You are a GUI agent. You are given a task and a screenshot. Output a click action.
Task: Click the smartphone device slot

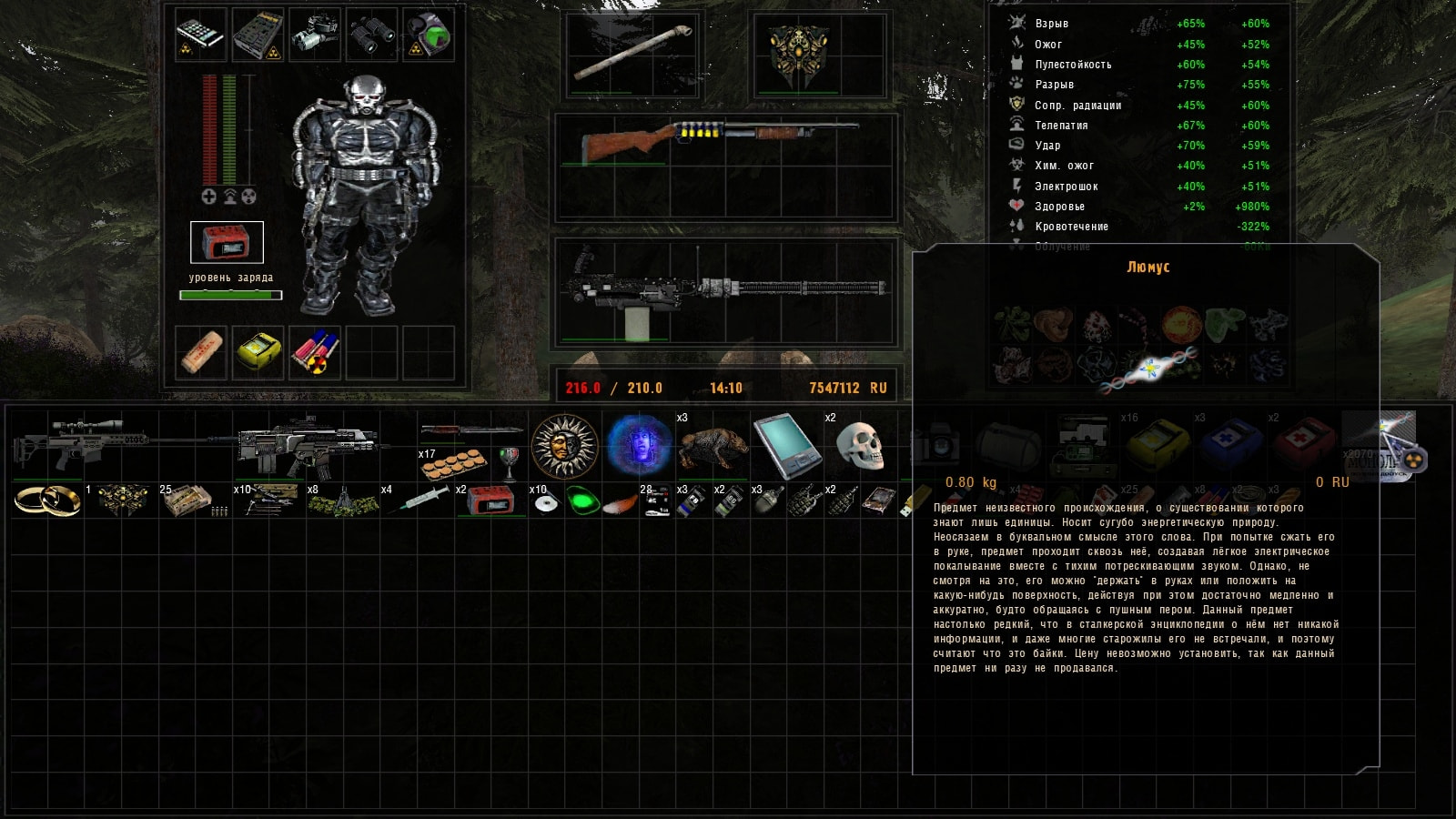click(200, 35)
